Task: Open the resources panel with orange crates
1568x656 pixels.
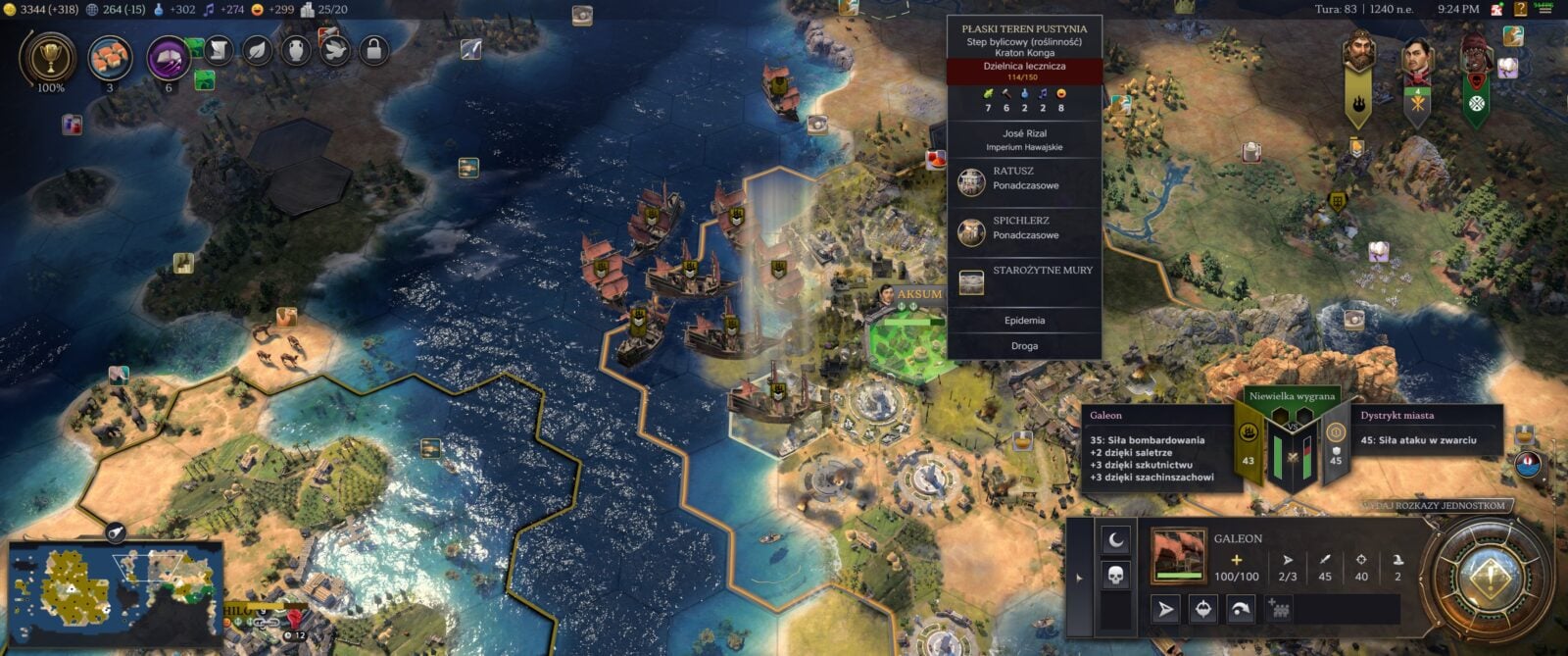Action: point(110,58)
